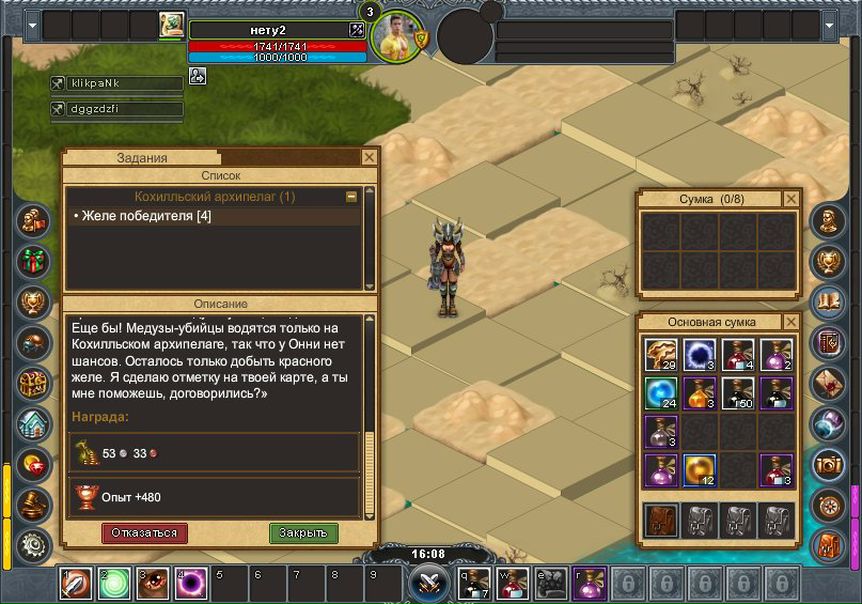The width and height of the screenshot is (862, 604).
Task: Open the treasure chest menu icon
Action: point(35,383)
